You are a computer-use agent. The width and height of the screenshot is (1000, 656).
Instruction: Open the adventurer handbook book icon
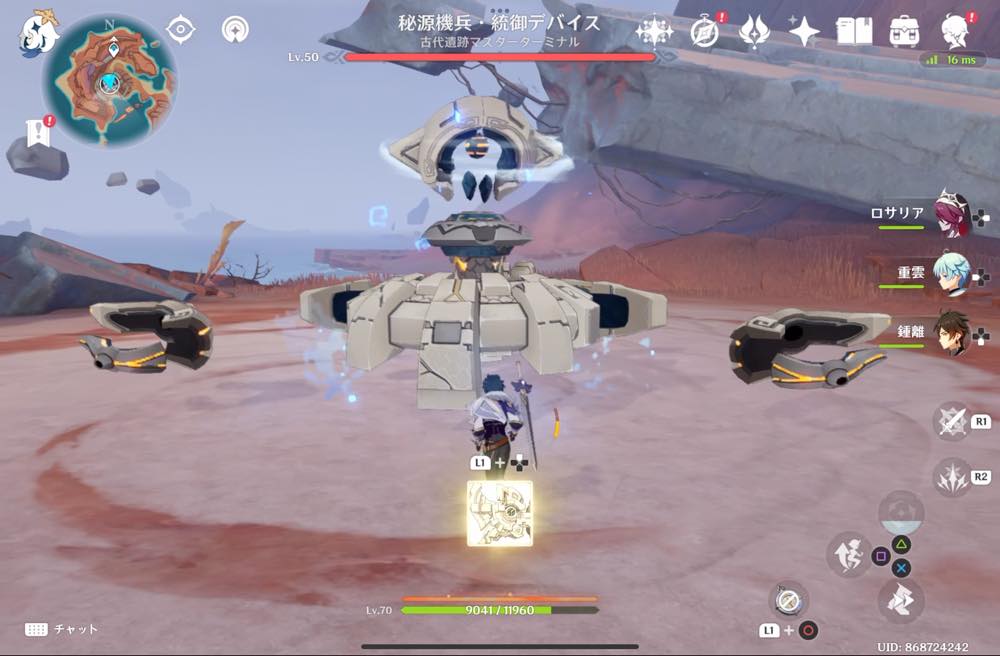click(855, 32)
